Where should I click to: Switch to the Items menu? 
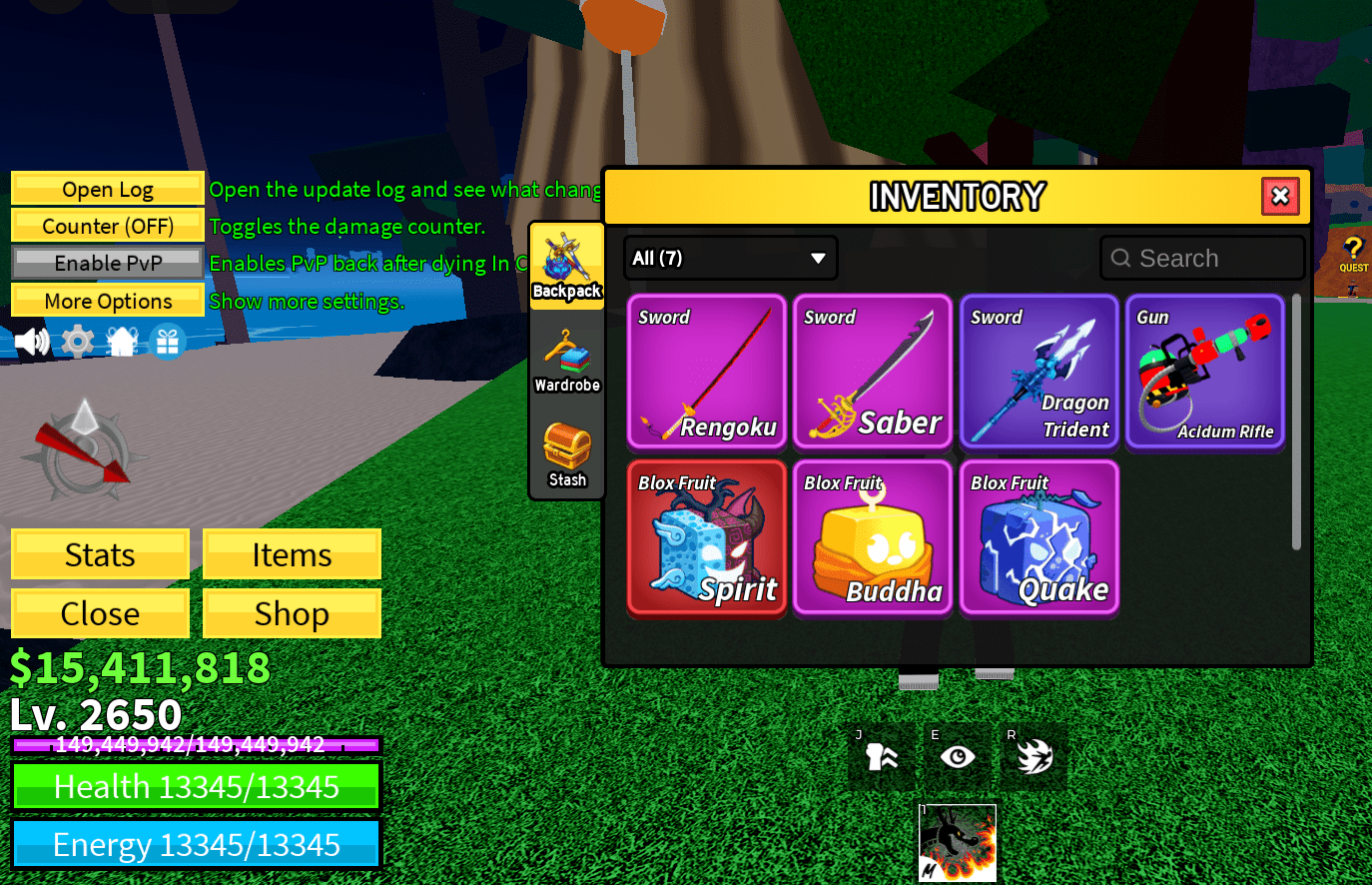(x=292, y=553)
